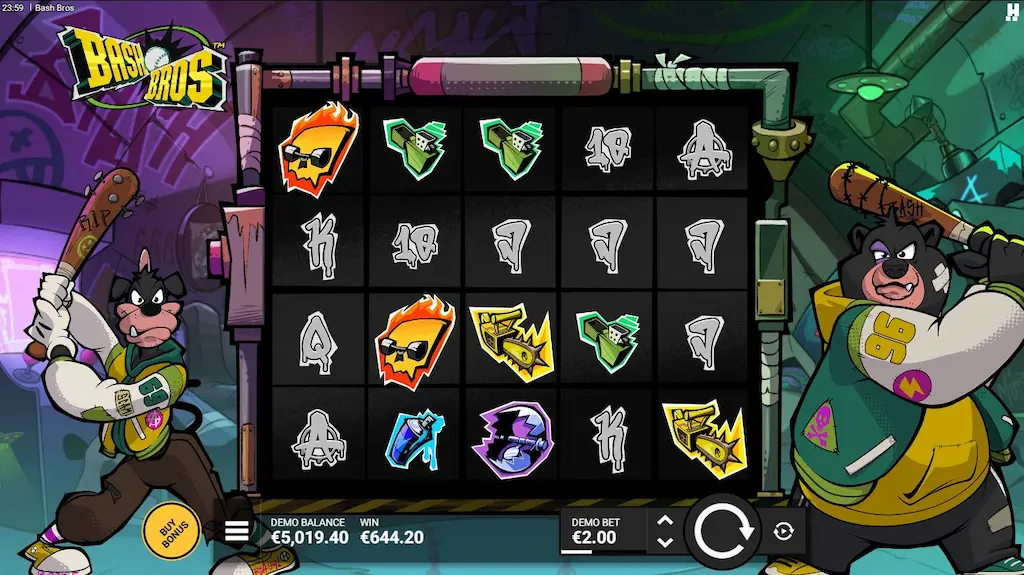
Task: Decrease the demo bet with the down arrow
Action: tap(665, 542)
